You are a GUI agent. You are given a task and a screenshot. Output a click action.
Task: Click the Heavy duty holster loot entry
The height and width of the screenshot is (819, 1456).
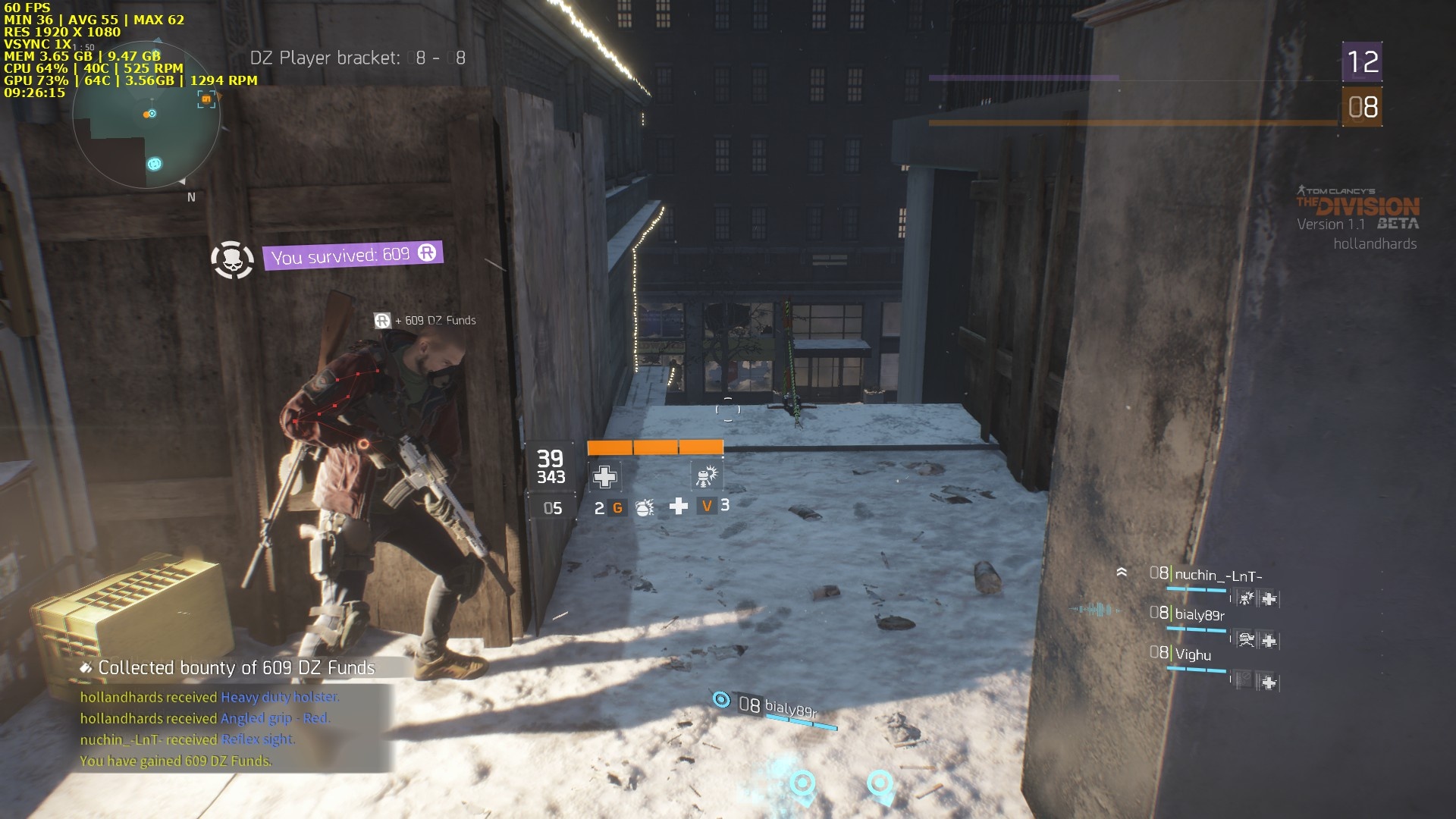pyautogui.click(x=280, y=697)
